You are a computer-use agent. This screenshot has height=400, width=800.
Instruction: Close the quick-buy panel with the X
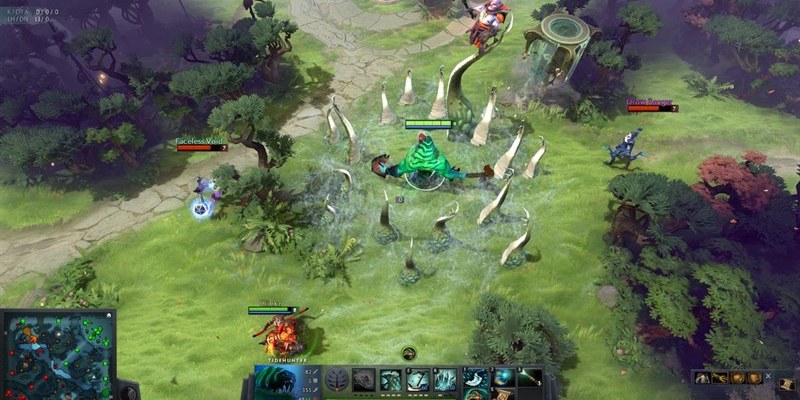768,376
